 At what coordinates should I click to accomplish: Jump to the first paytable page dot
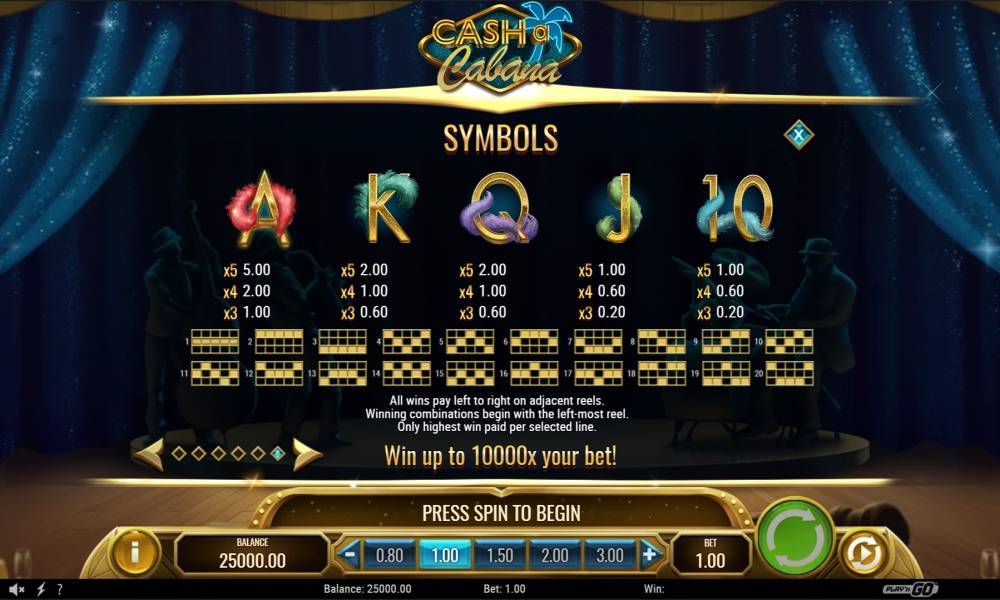179,454
